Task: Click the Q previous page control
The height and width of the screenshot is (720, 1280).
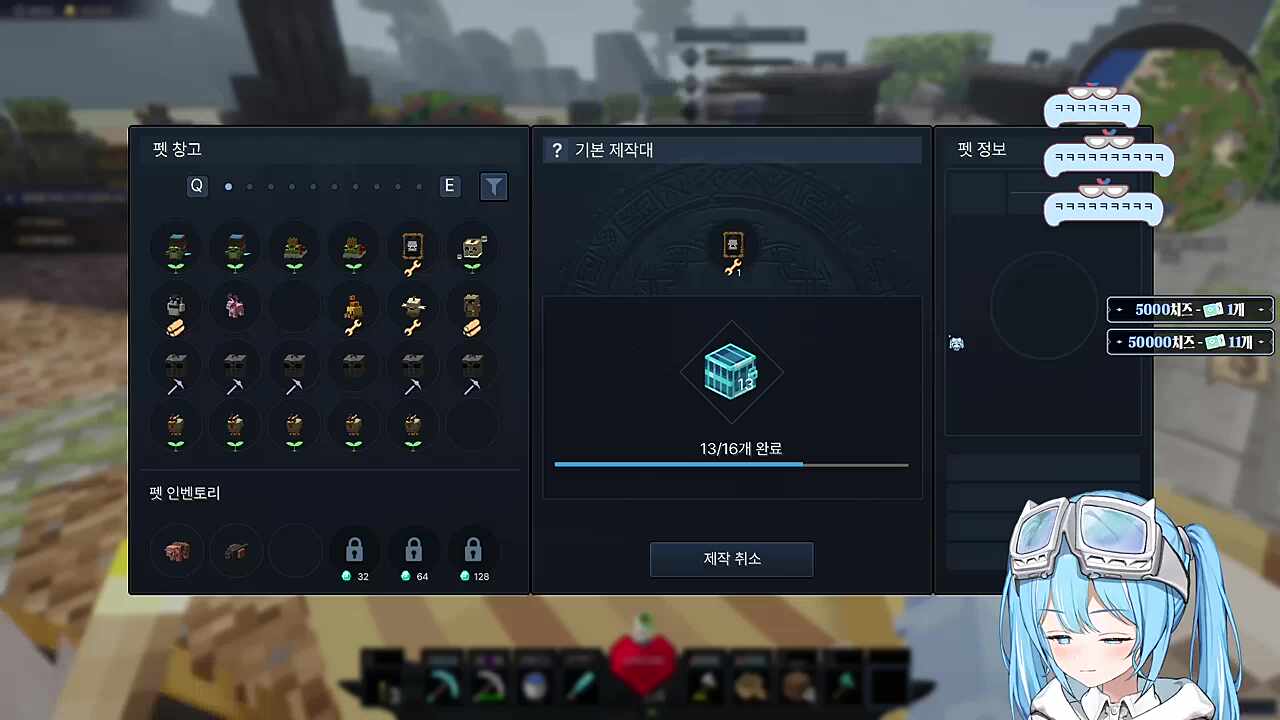Action: [196, 186]
